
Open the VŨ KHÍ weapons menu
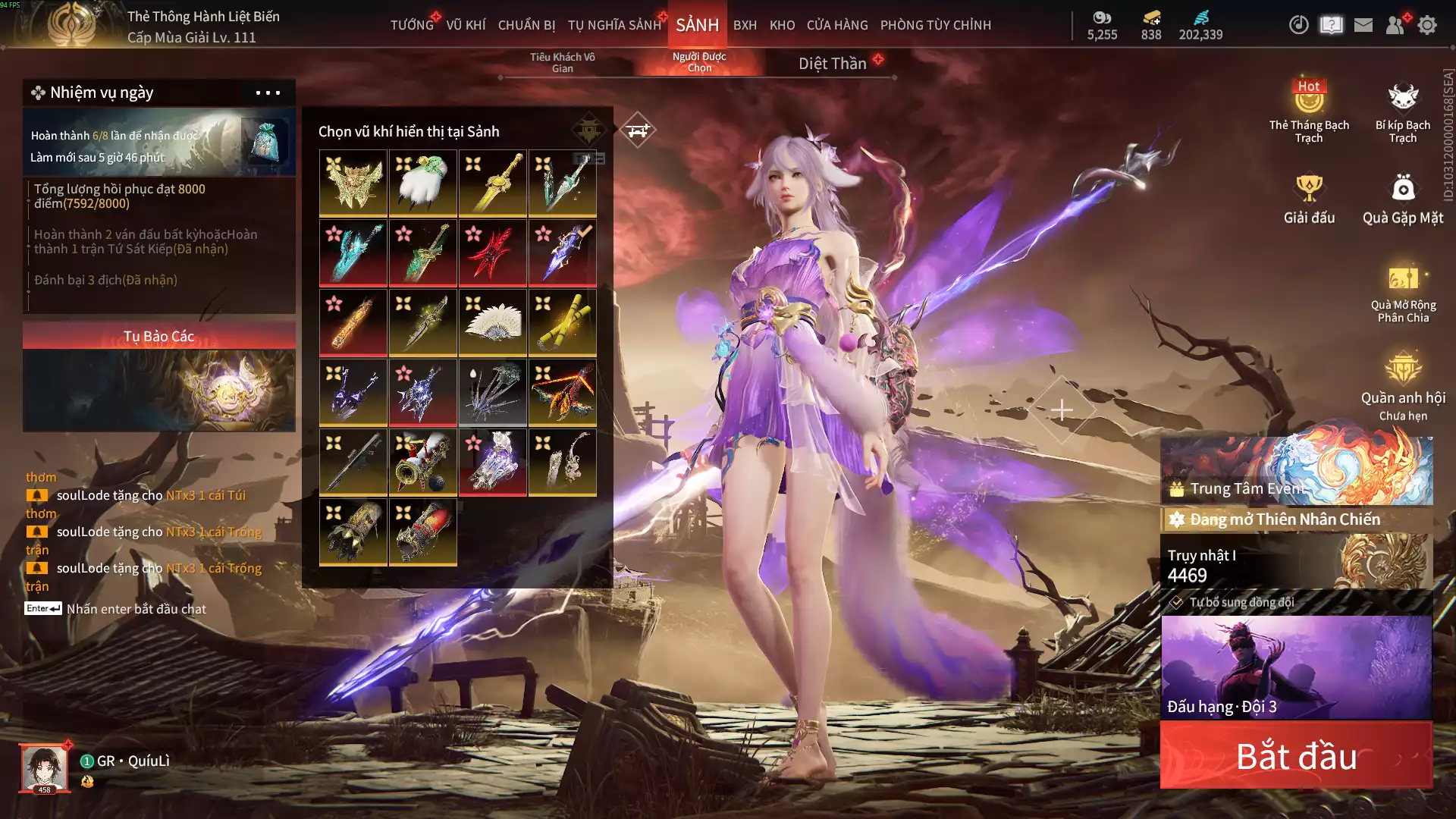click(x=466, y=25)
